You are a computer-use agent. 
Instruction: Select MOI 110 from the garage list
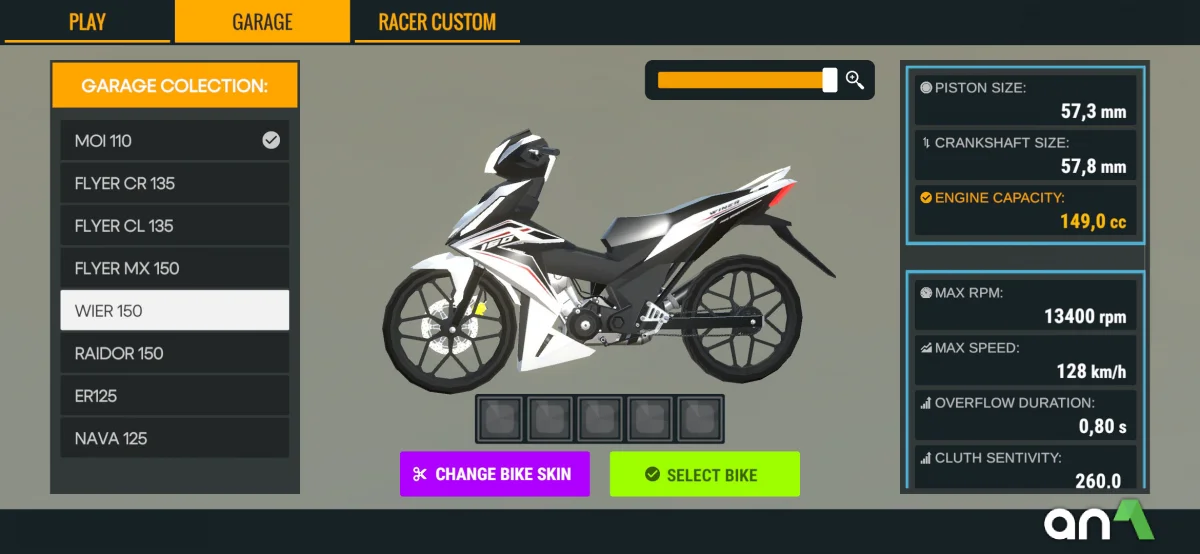click(174, 141)
